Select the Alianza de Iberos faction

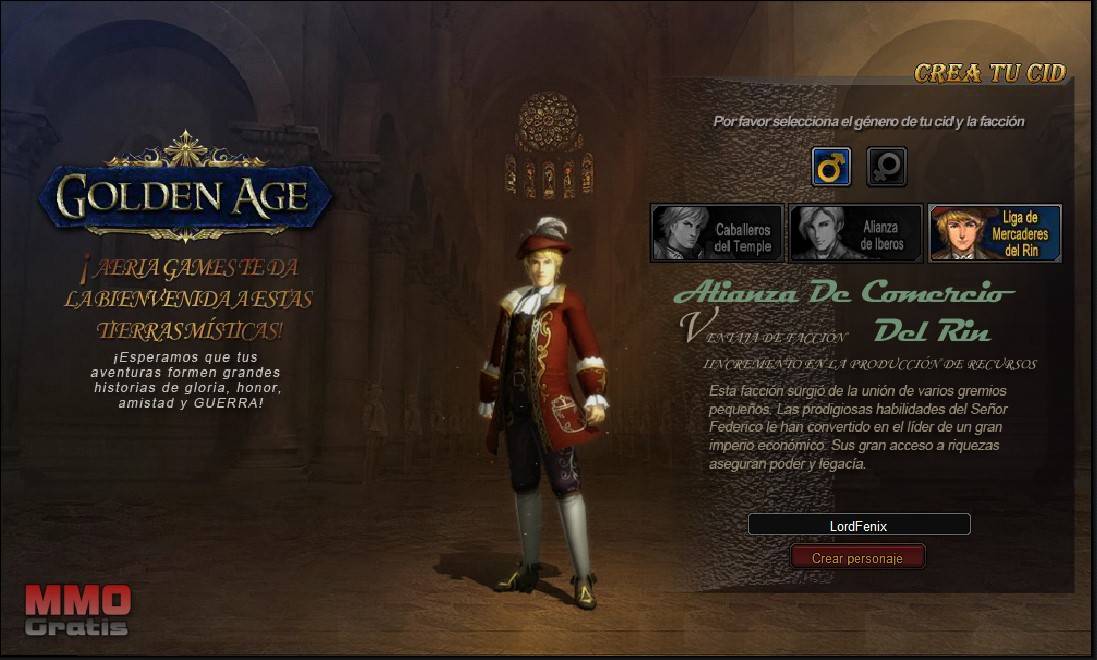tap(855, 234)
